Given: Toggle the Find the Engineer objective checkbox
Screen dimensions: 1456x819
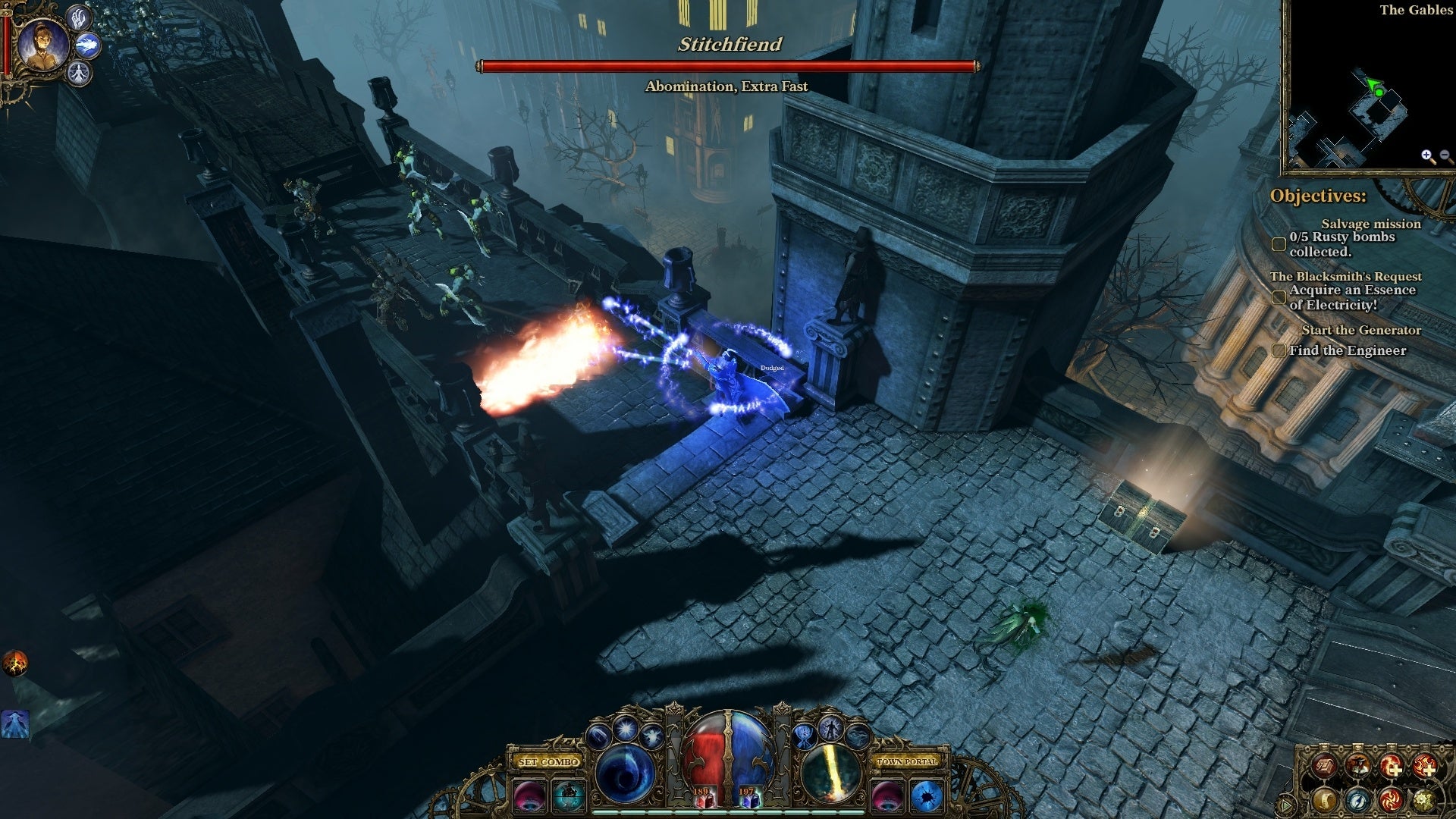Looking at the screenshot, I should (1279, 350).
